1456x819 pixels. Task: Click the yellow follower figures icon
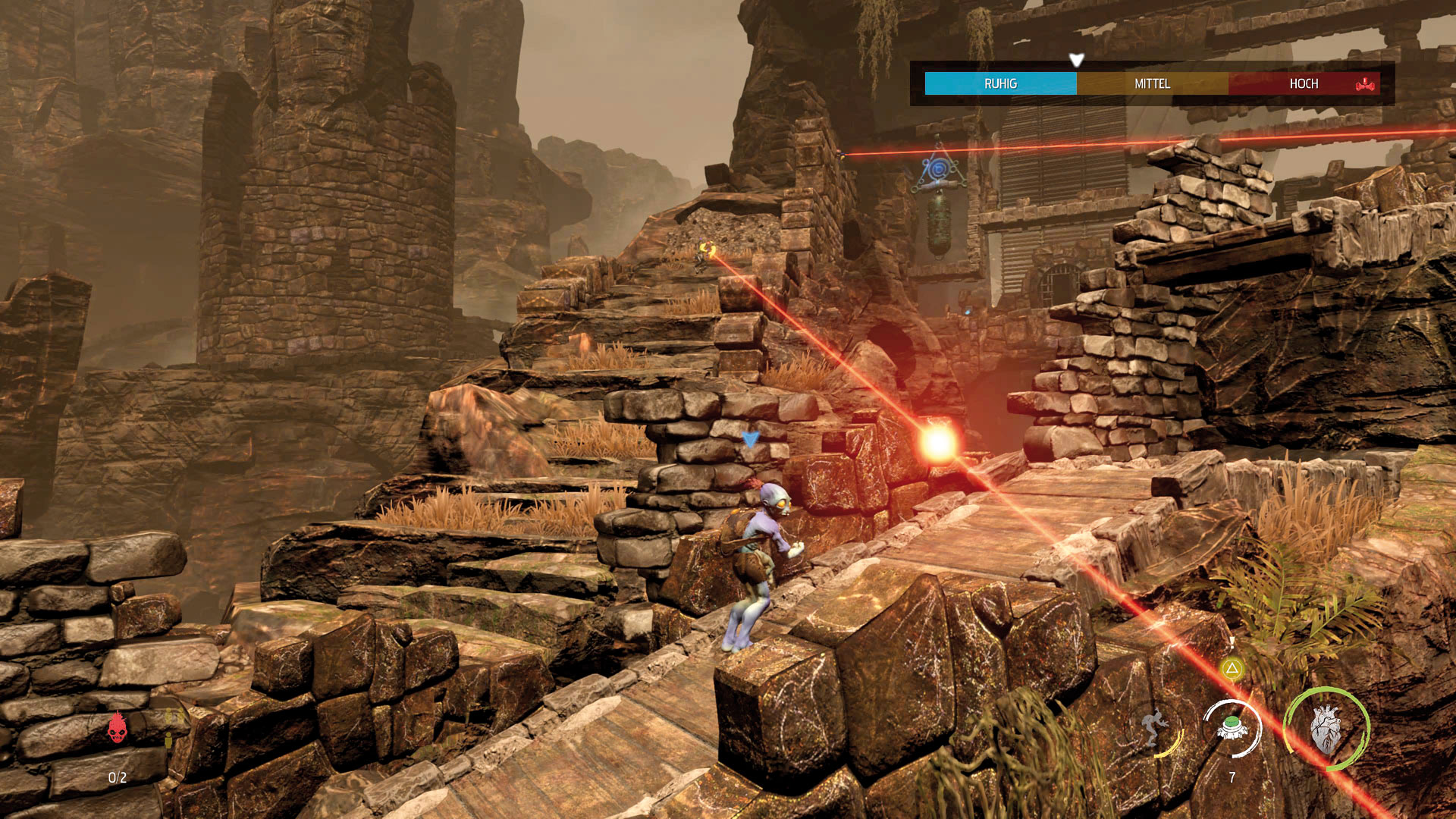point(170,726)
